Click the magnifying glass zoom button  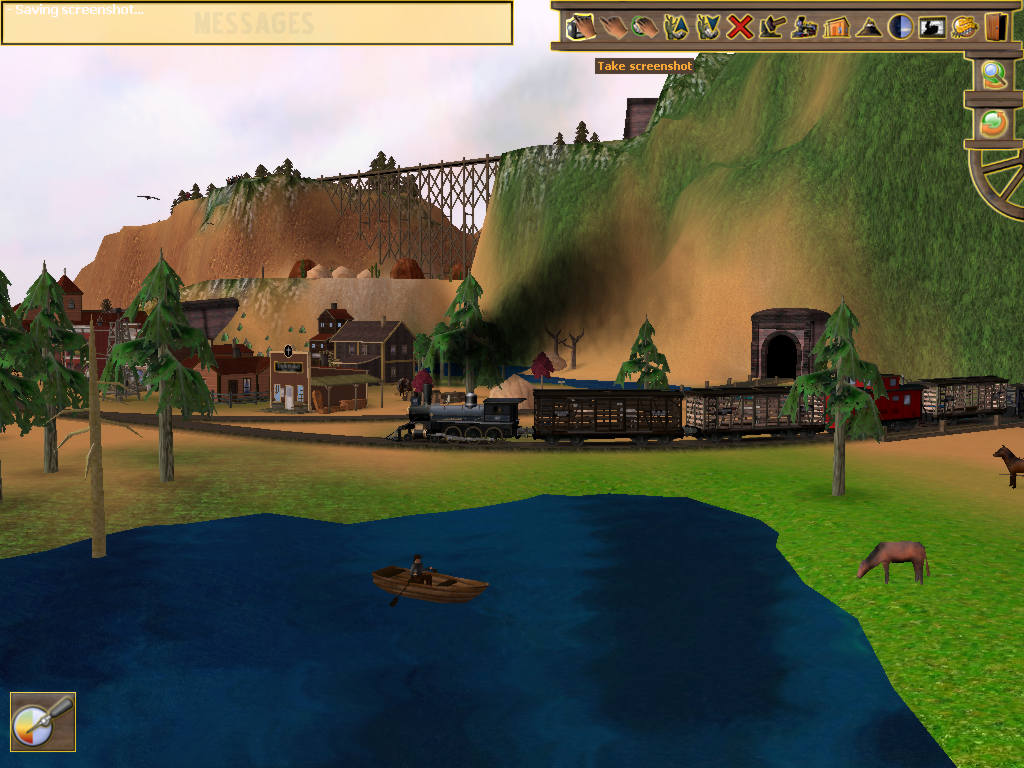993,75
